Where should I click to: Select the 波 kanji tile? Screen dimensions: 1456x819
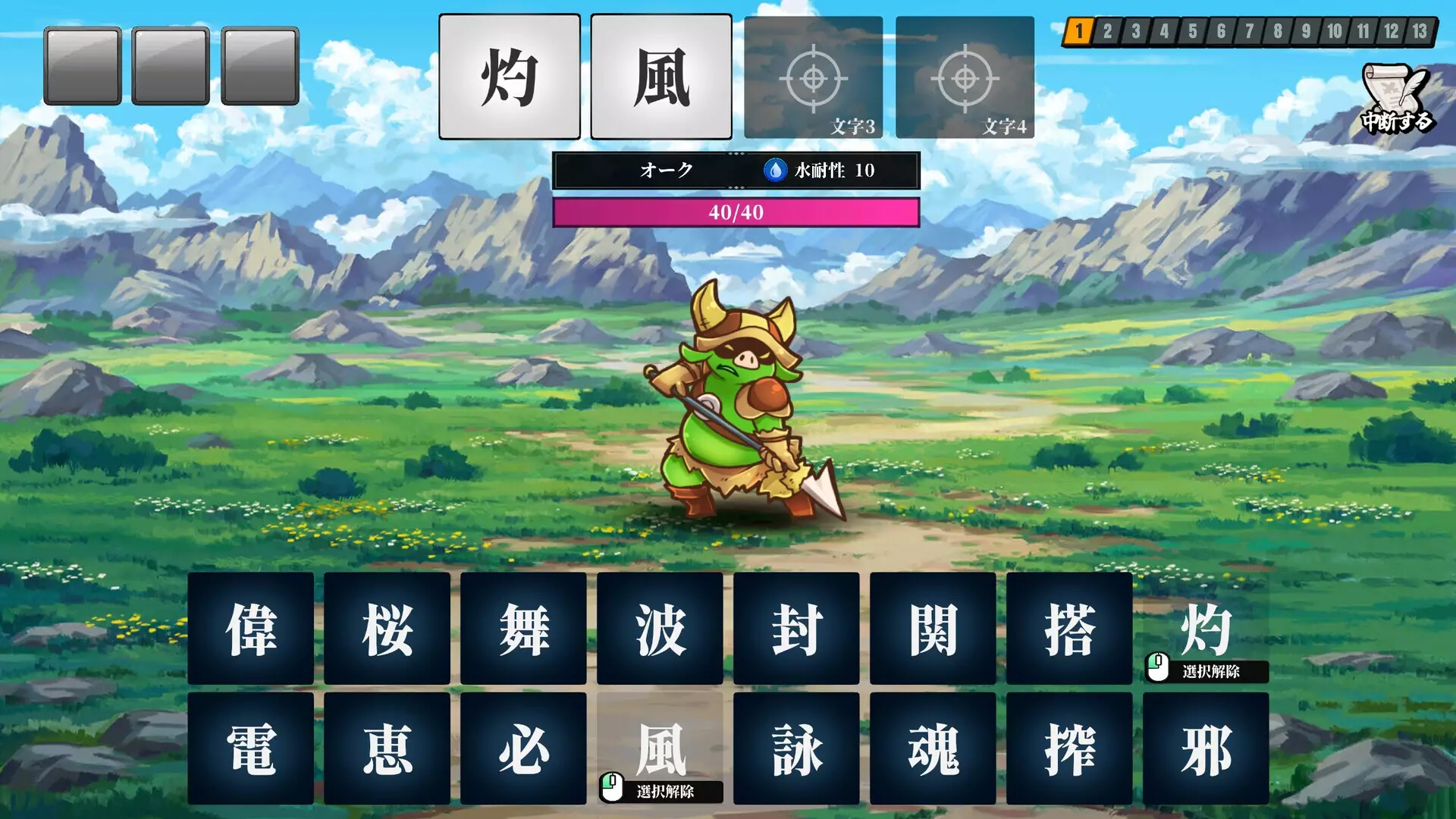tap(660, 629)
